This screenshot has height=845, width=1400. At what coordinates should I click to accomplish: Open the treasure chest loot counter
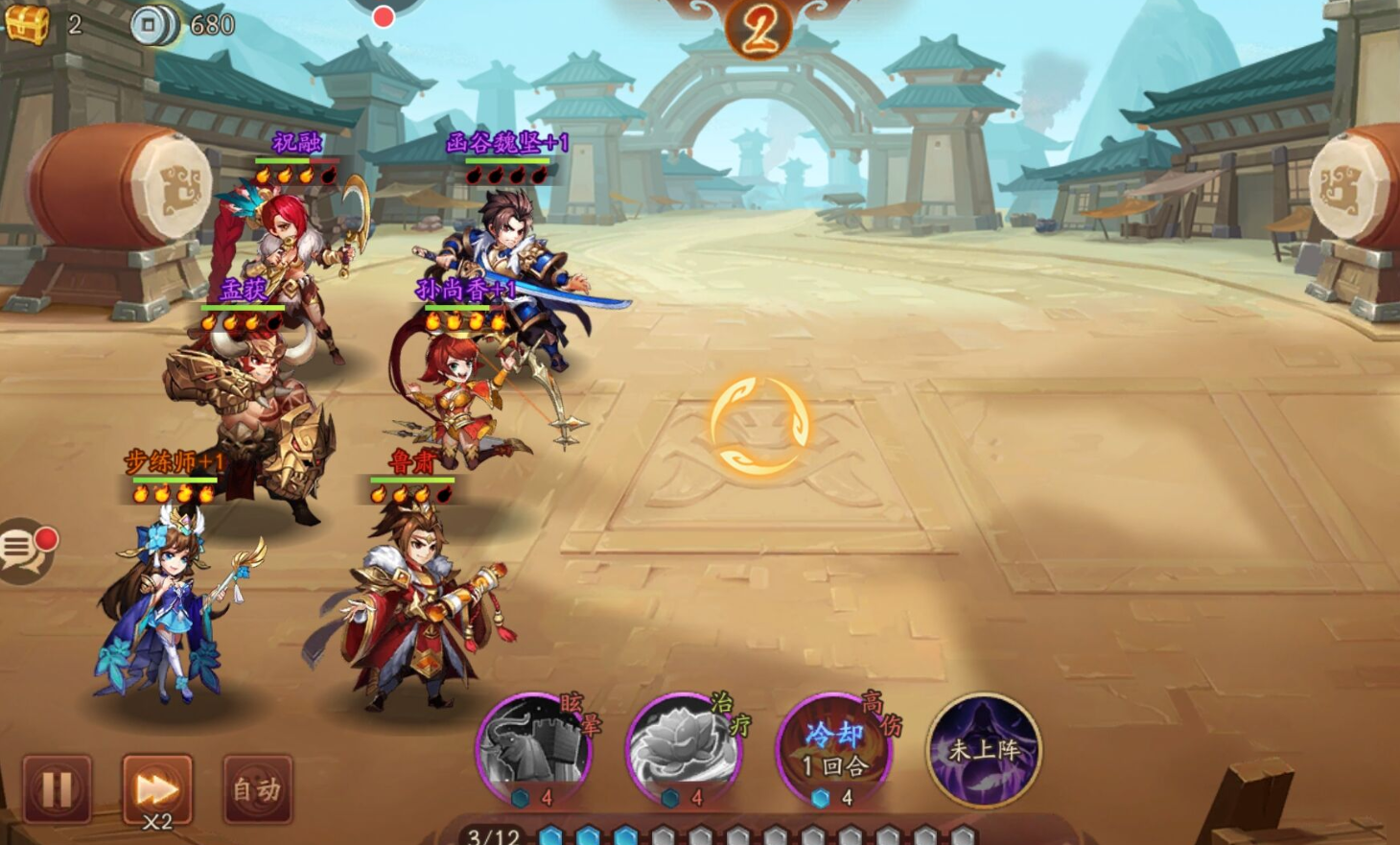tap(28, 23)
